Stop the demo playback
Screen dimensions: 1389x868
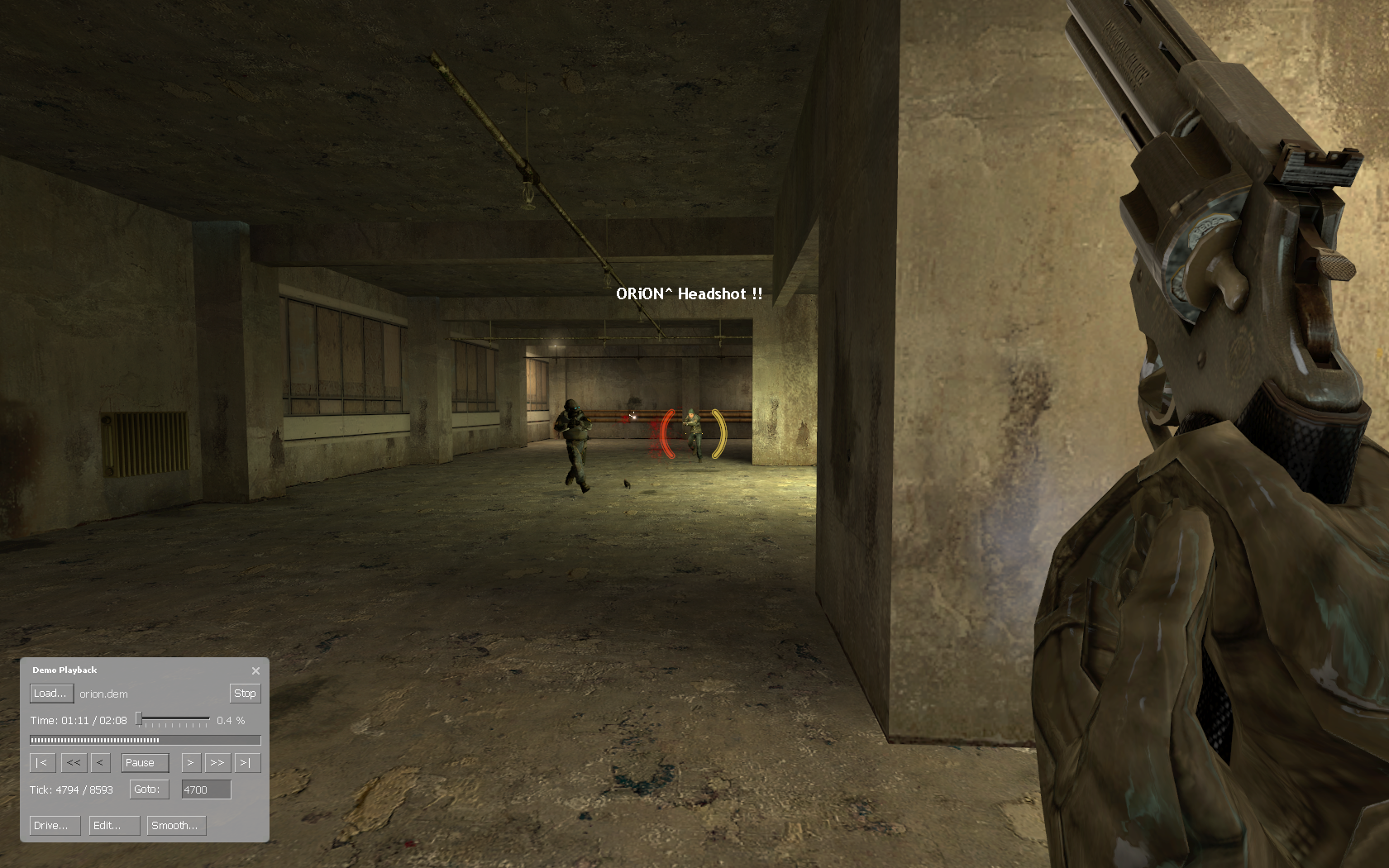click(245, 694)
